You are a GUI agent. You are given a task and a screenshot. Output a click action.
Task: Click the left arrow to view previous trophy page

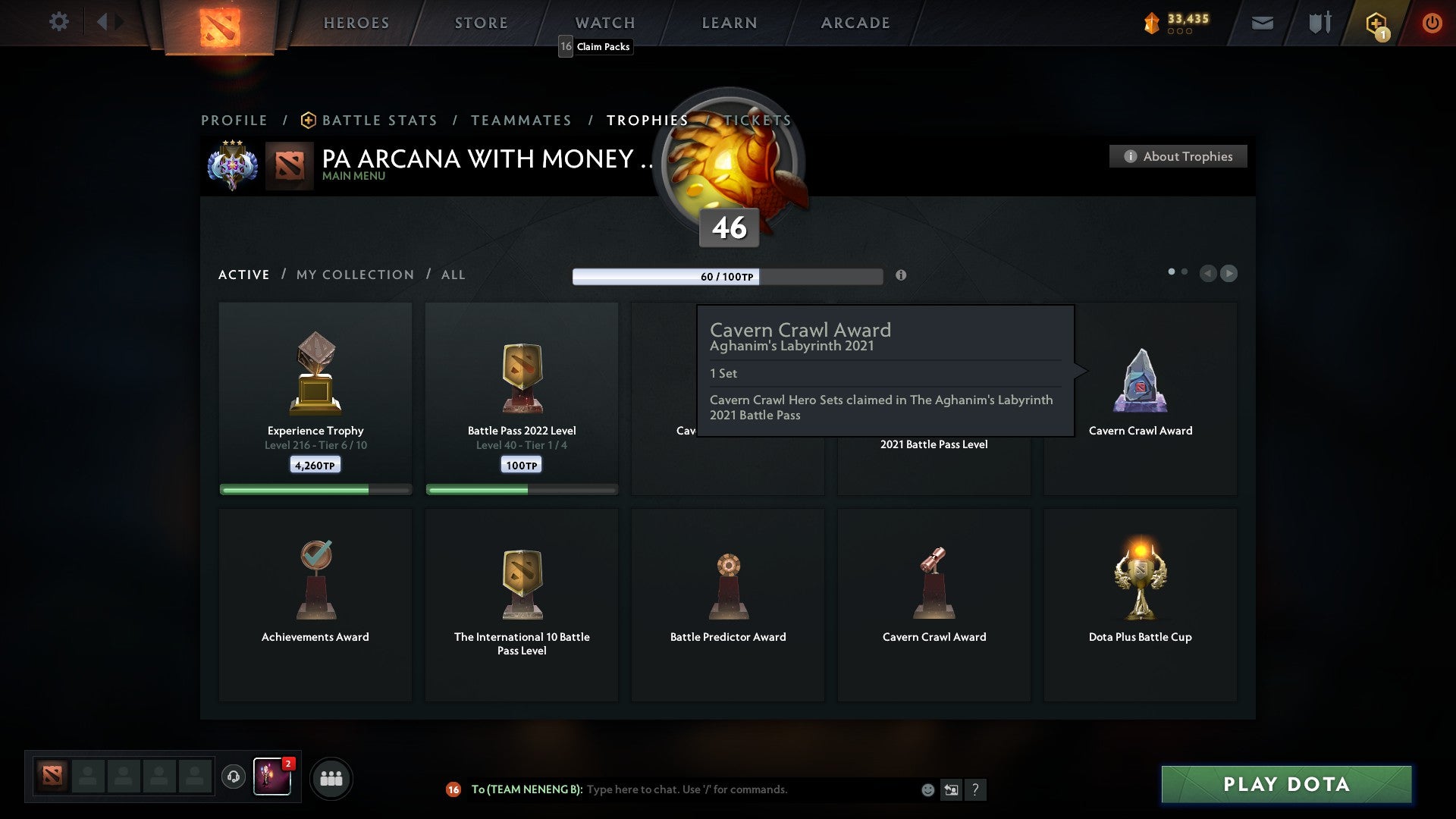coord(1209,274)
